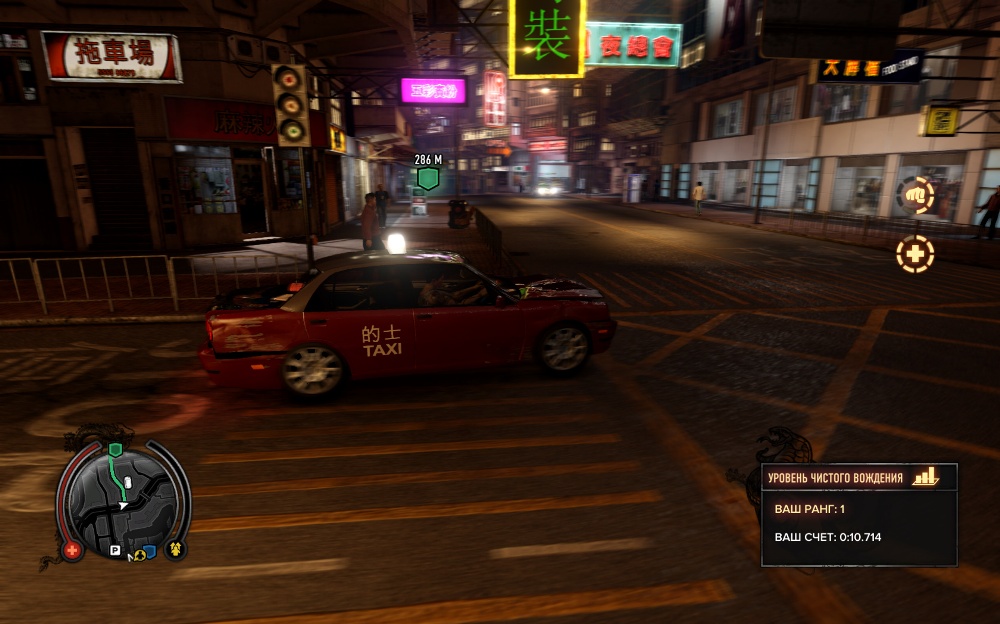Click the parking P marker on the minimap
Viewport: 1000px width, 624px height.
pyautogui.click(x=115, y=550)
